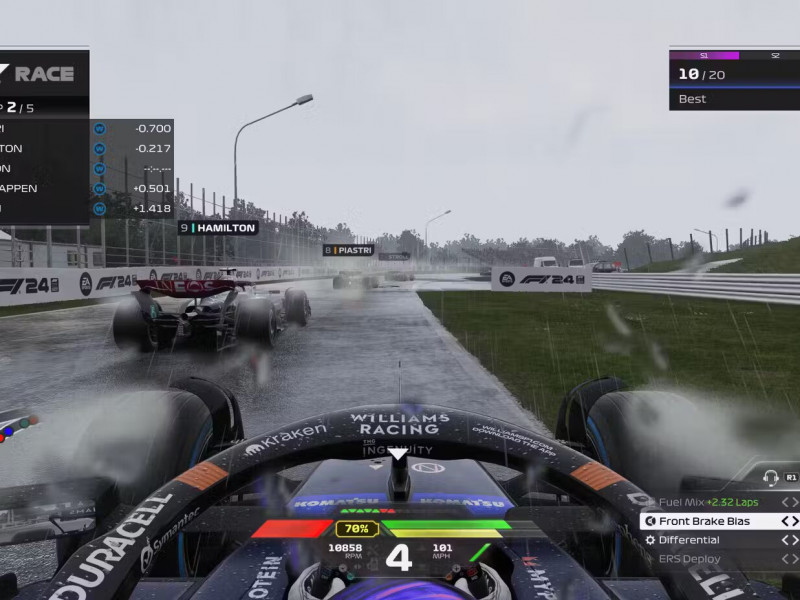Increase Front Brake Bias with its right arrow

click(795, 521)
